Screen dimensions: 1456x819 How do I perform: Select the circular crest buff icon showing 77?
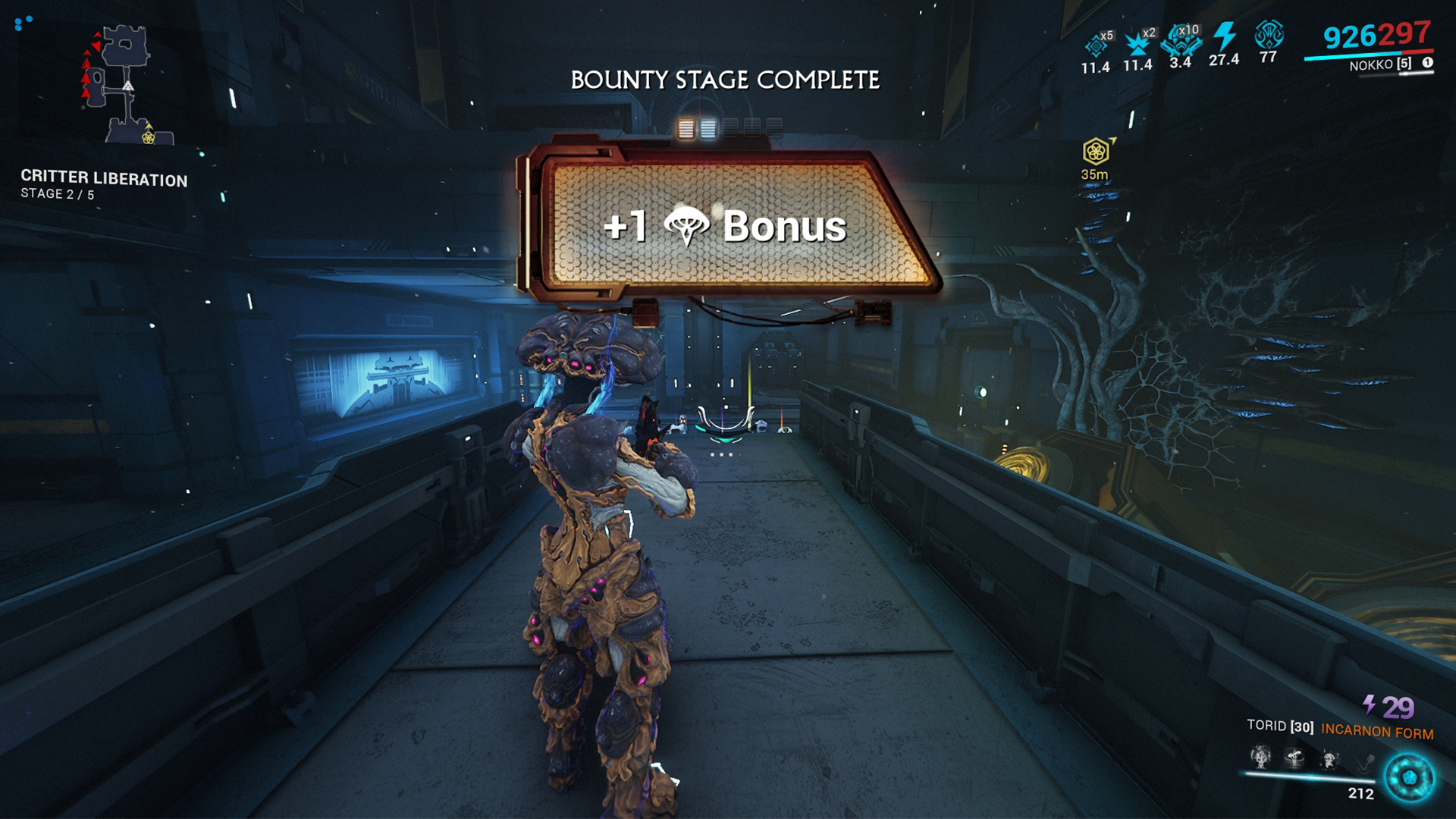tap(1268, 36)
